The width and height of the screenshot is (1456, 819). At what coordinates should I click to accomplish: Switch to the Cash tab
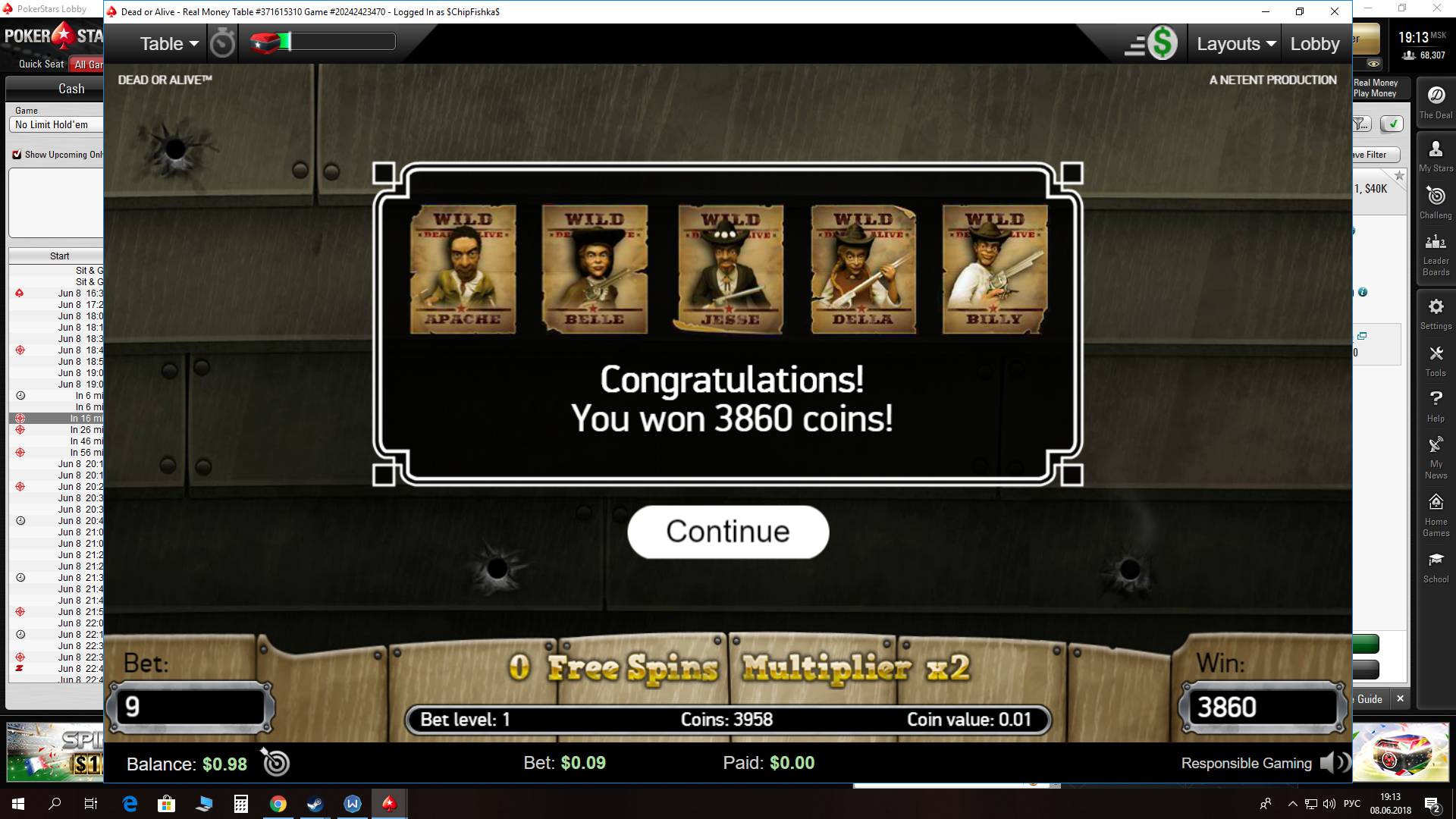point(71,89)
